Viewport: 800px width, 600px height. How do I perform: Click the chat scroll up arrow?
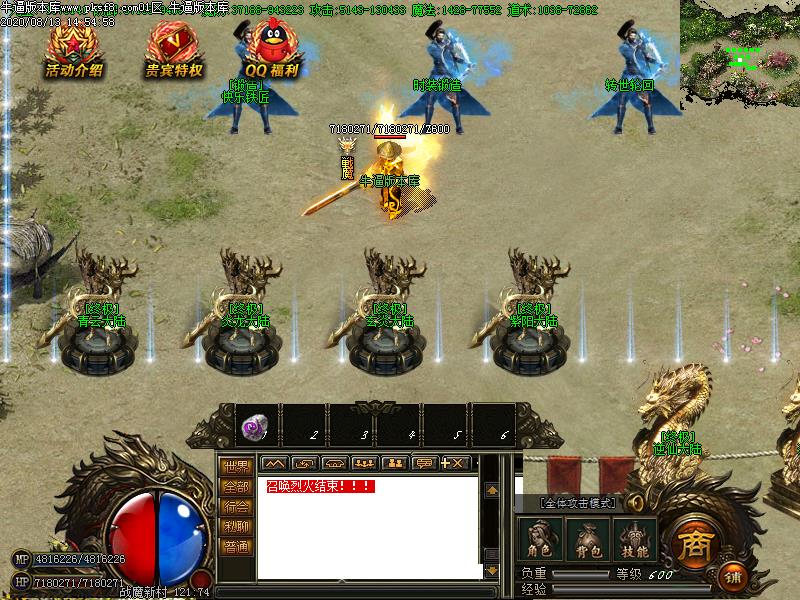click(x=491, y=491)
